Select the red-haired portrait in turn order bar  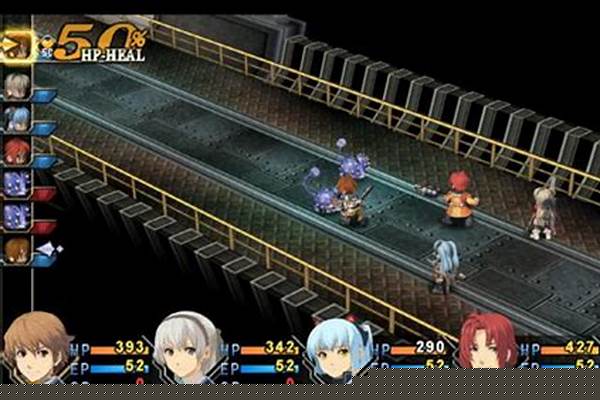(17, 152)
